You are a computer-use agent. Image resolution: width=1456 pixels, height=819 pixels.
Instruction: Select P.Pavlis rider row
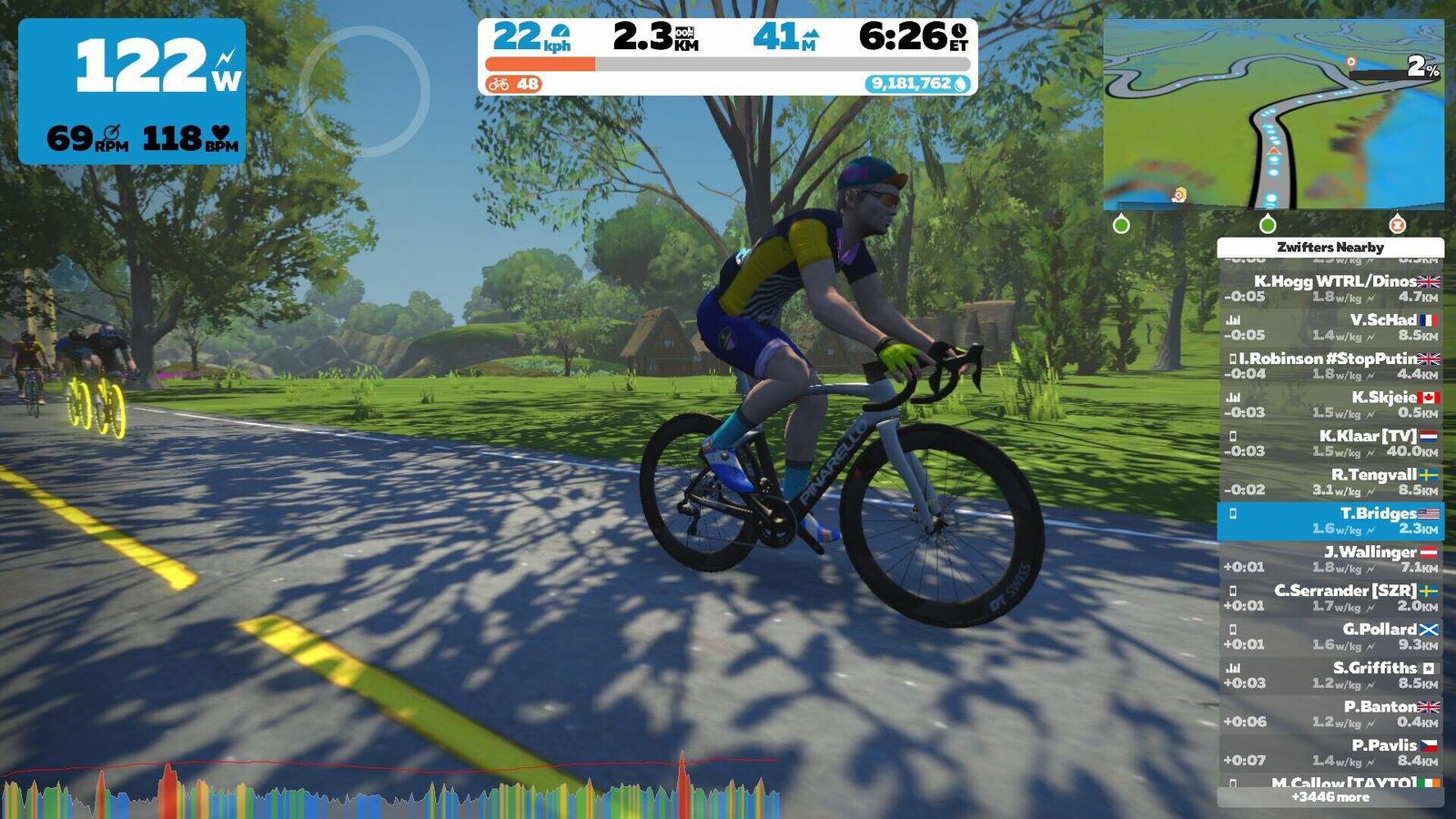click(x=1330, y=753)
